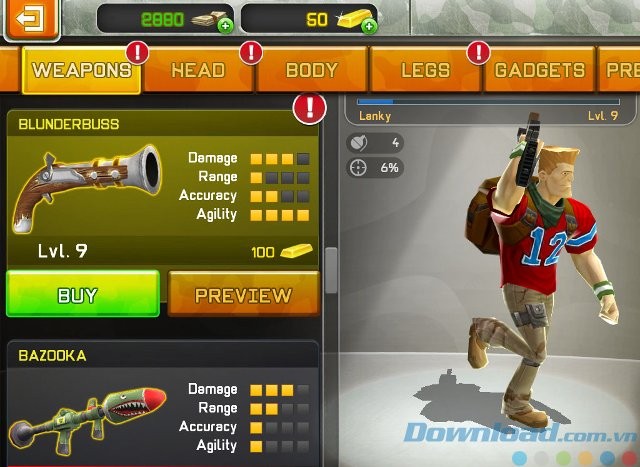Add more gold bars with the plus

tap(369, 25)
